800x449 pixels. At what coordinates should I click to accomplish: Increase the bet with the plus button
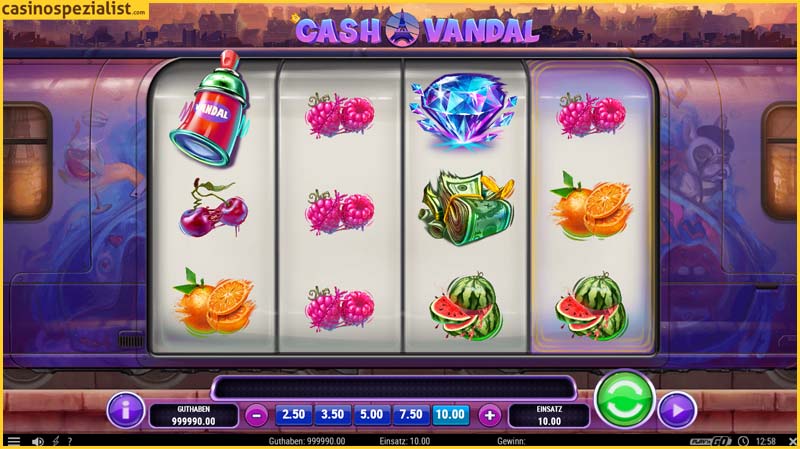pyautogui.click(x=489, y=415)
